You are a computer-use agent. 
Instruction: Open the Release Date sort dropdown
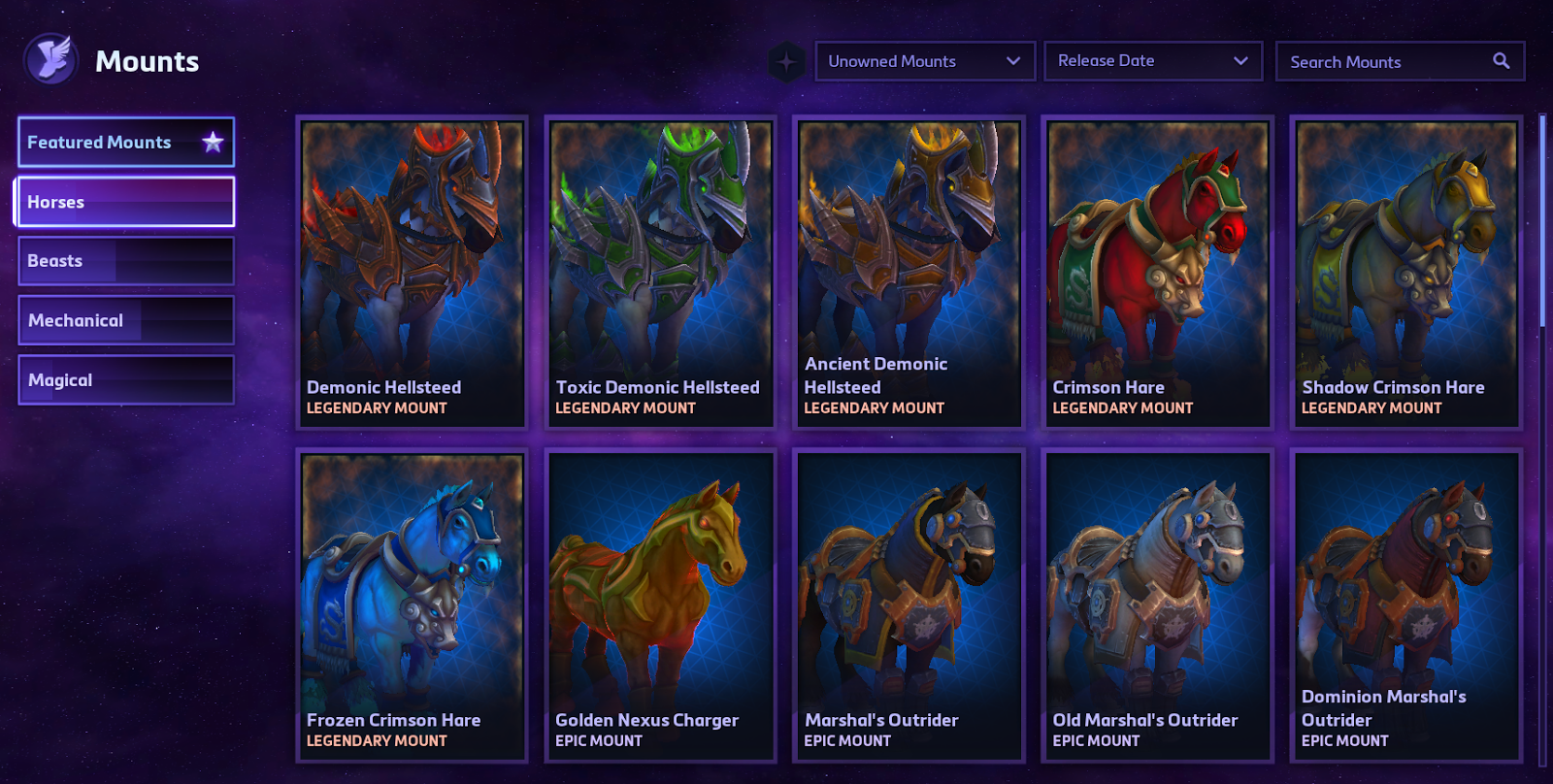[x=1152, y=61]
